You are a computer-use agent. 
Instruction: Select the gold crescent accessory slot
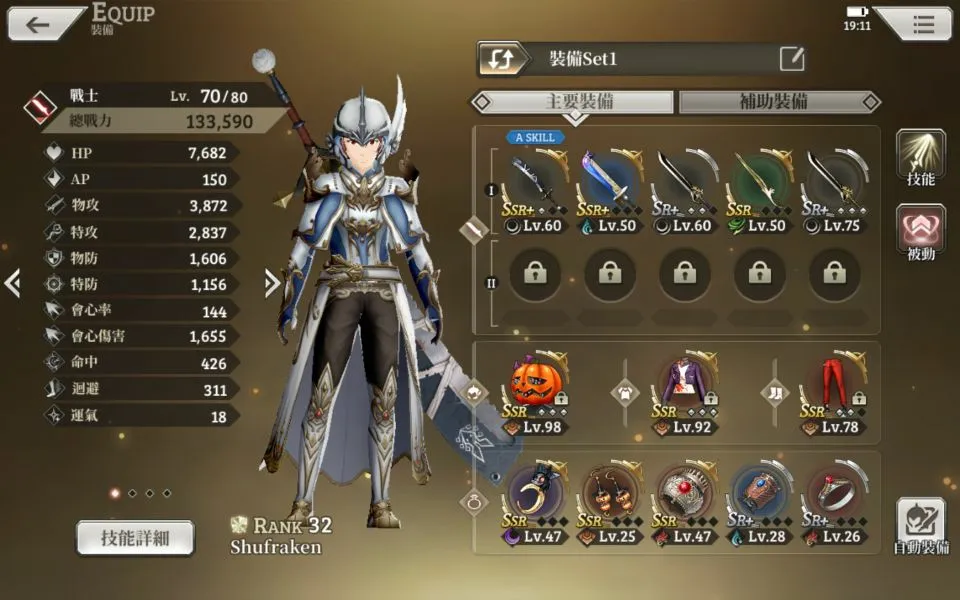point(534,492)
